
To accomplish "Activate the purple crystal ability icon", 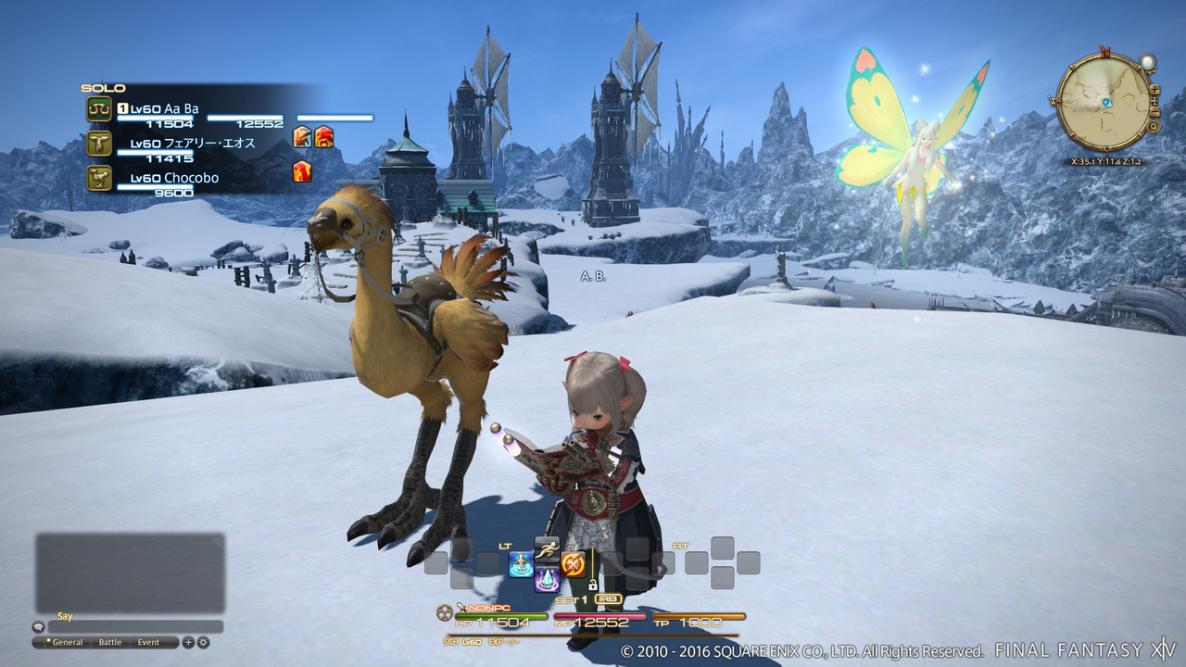I will coord(546,579).
